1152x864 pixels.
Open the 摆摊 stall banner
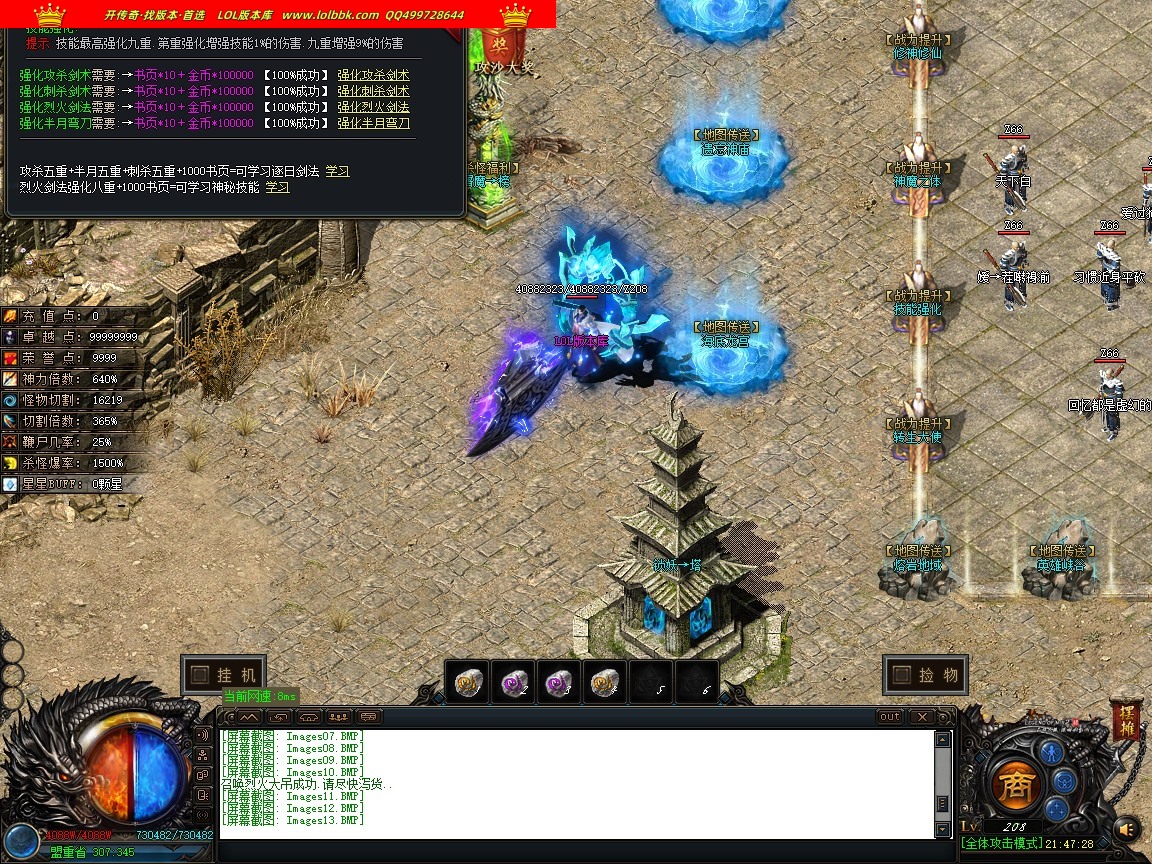tap(1125, 722)
